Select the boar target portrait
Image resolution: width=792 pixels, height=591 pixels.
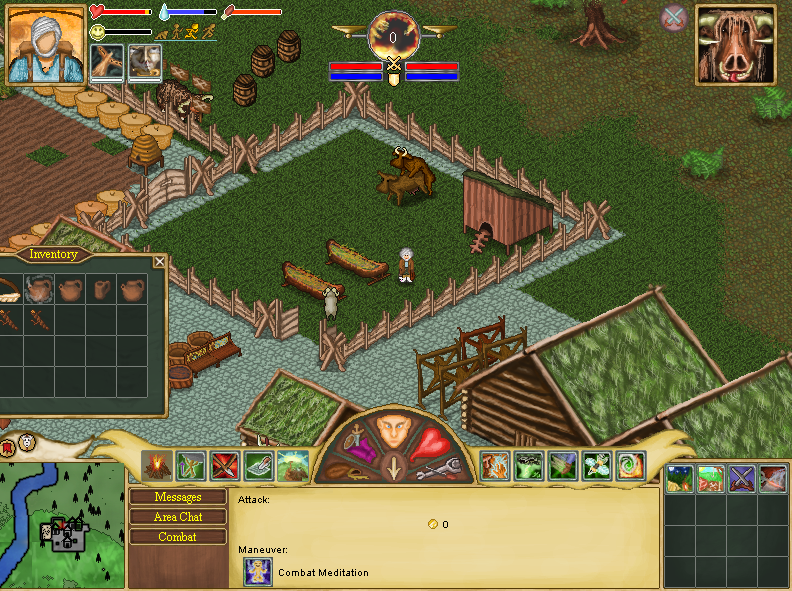[735, 44]
